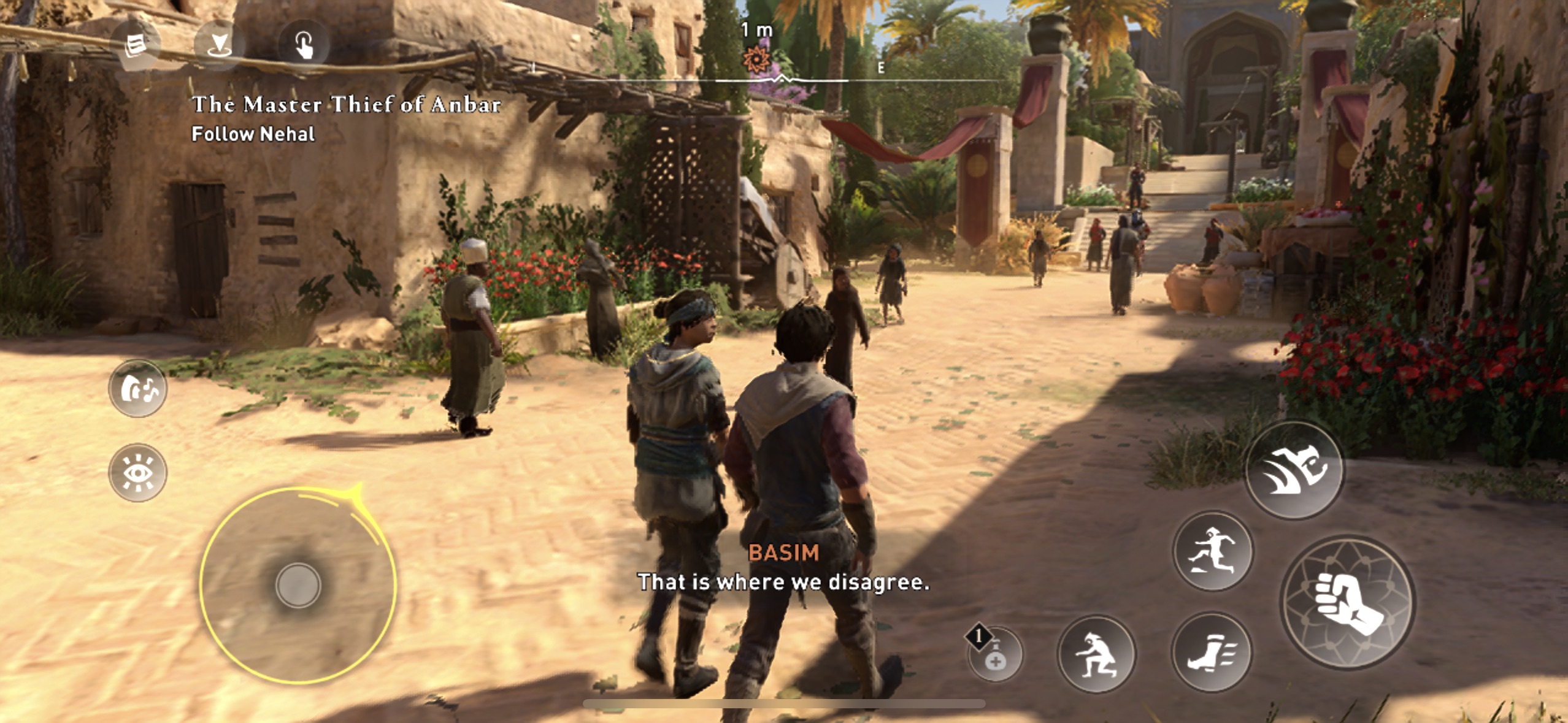Open the stacked-pages menu icon
The image size is (1568, 723).
[x=136, y=46]
